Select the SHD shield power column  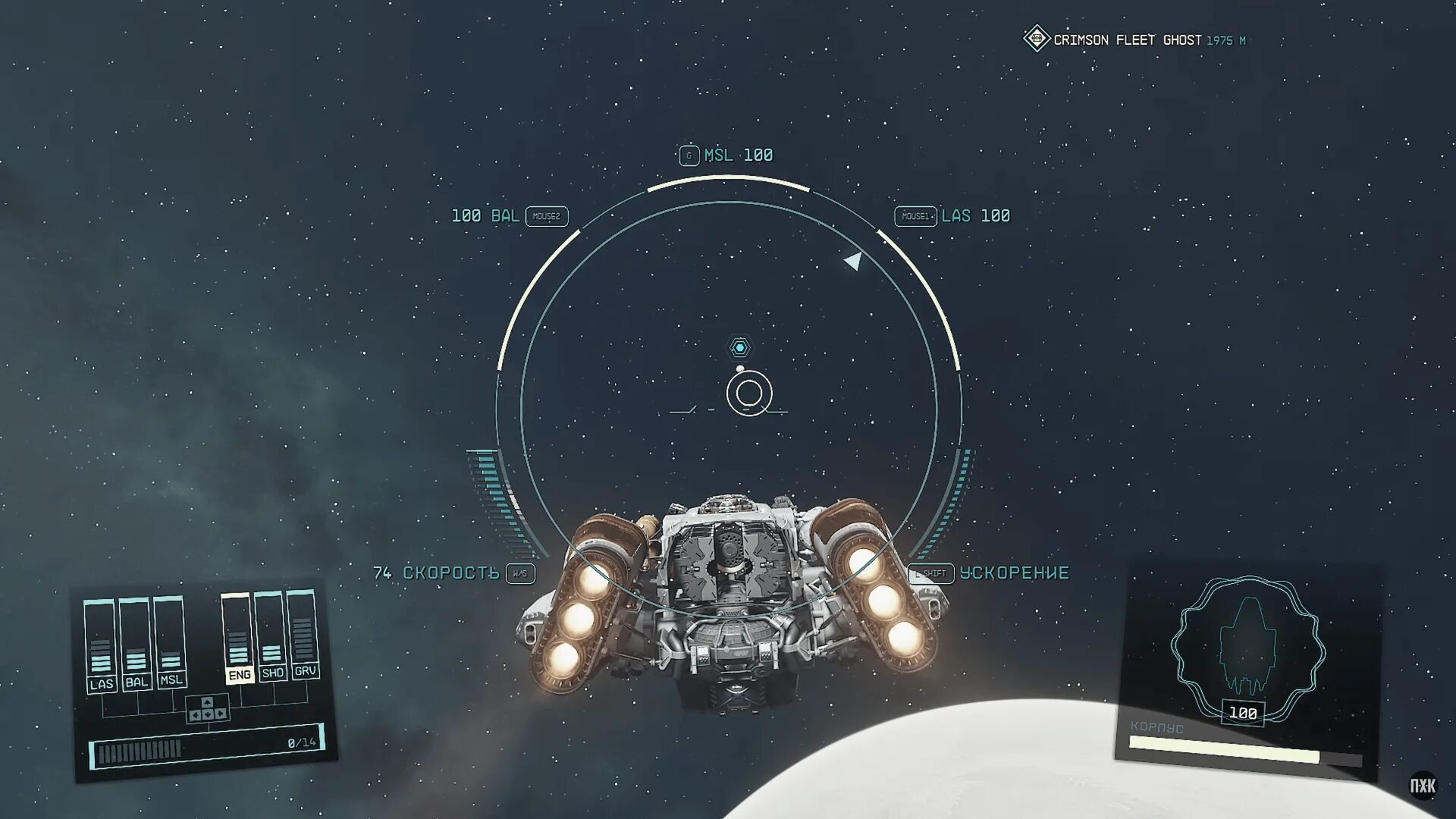click(x=271, y=636)
